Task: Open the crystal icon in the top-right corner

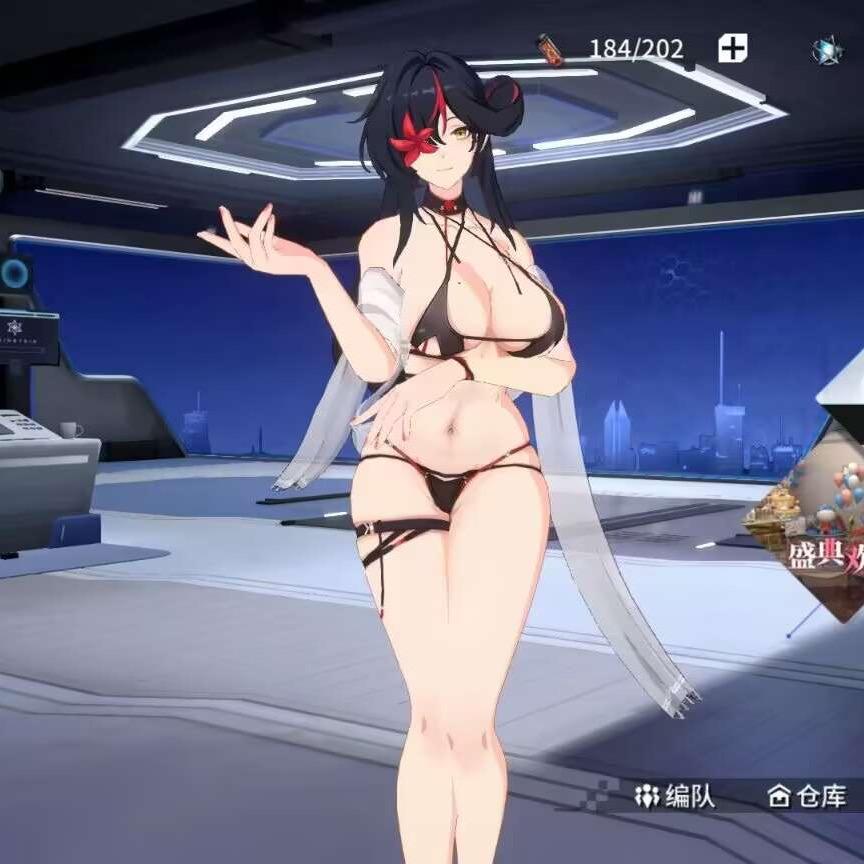Action: tap(827, 49)
